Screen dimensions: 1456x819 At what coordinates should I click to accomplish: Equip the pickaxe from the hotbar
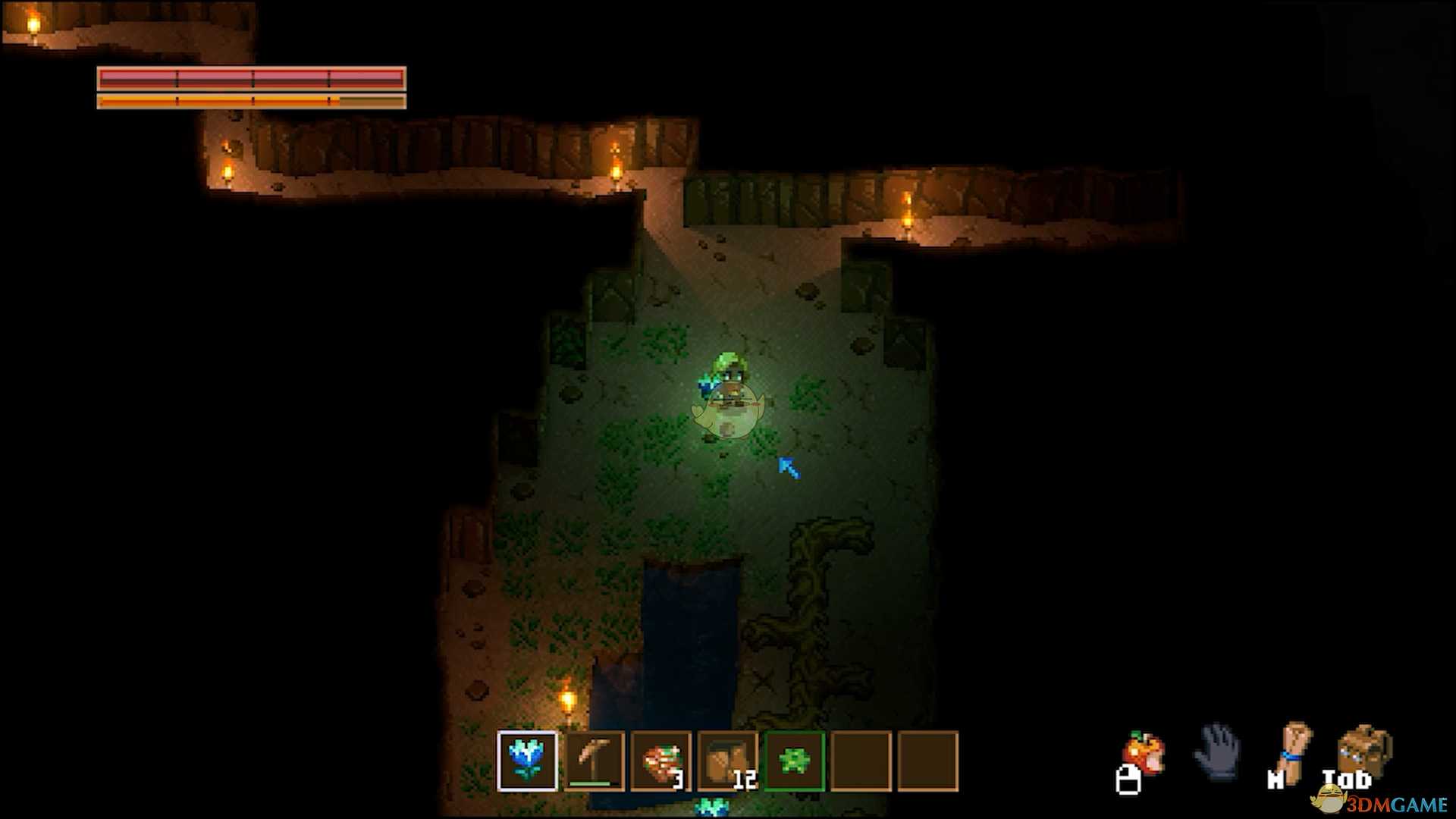(x=594, y=761)
